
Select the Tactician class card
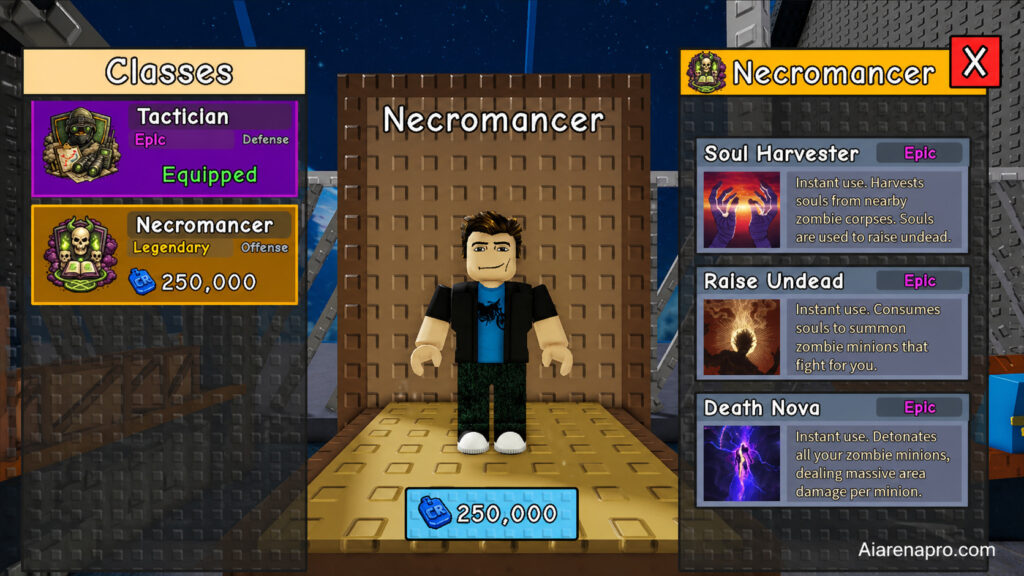click(x=165, y=148)
